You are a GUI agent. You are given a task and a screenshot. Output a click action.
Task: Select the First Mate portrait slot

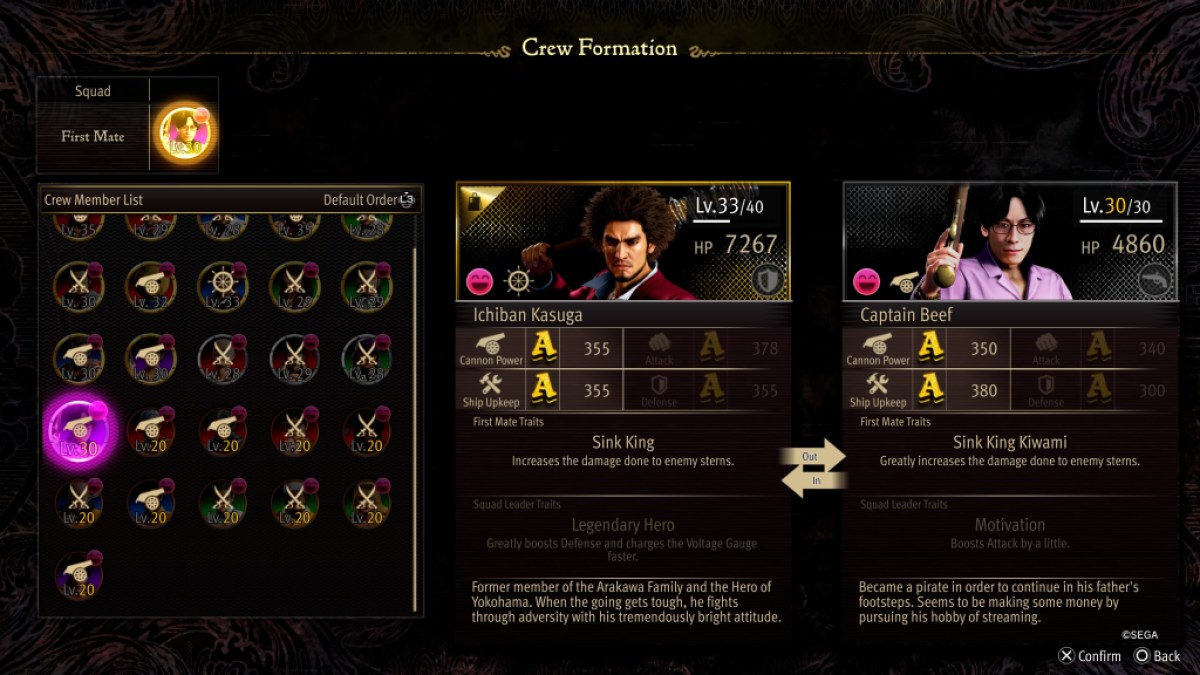point(184,136)
